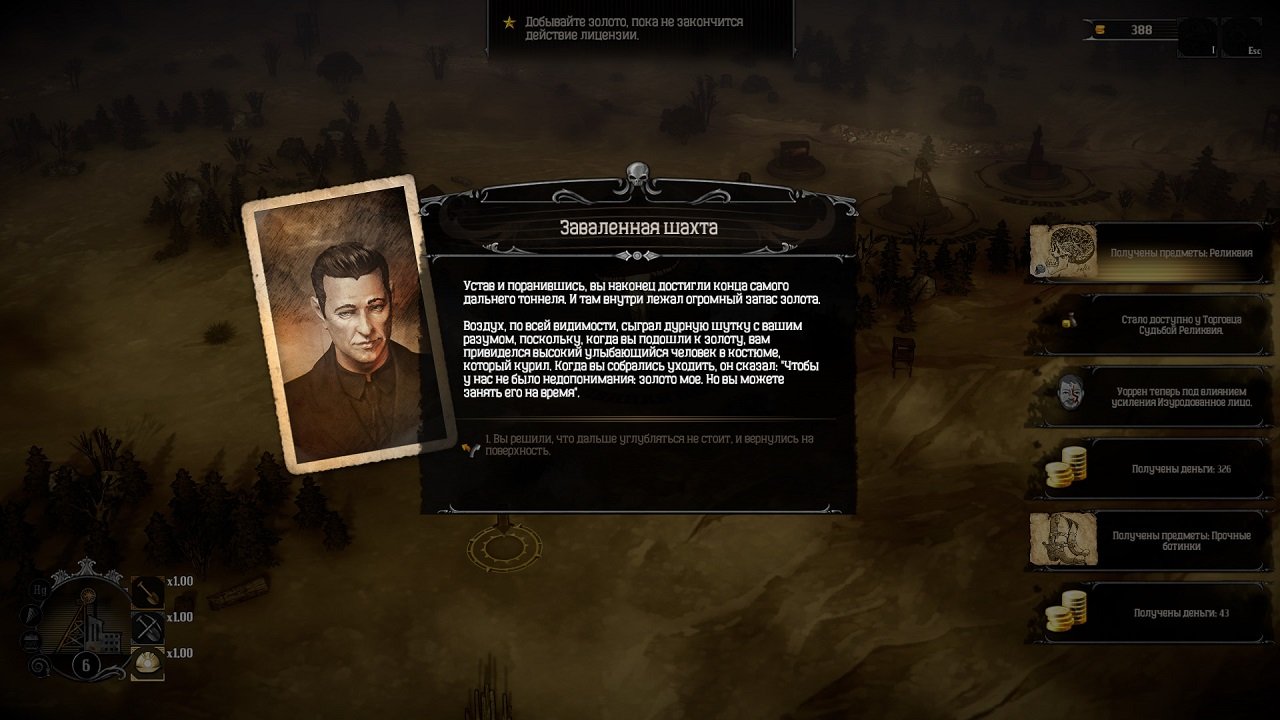The height and width of the screenshot is (720, 1280).
Task: Click the crossed pickaxe and shovel icon
Action: click(147, 627)
